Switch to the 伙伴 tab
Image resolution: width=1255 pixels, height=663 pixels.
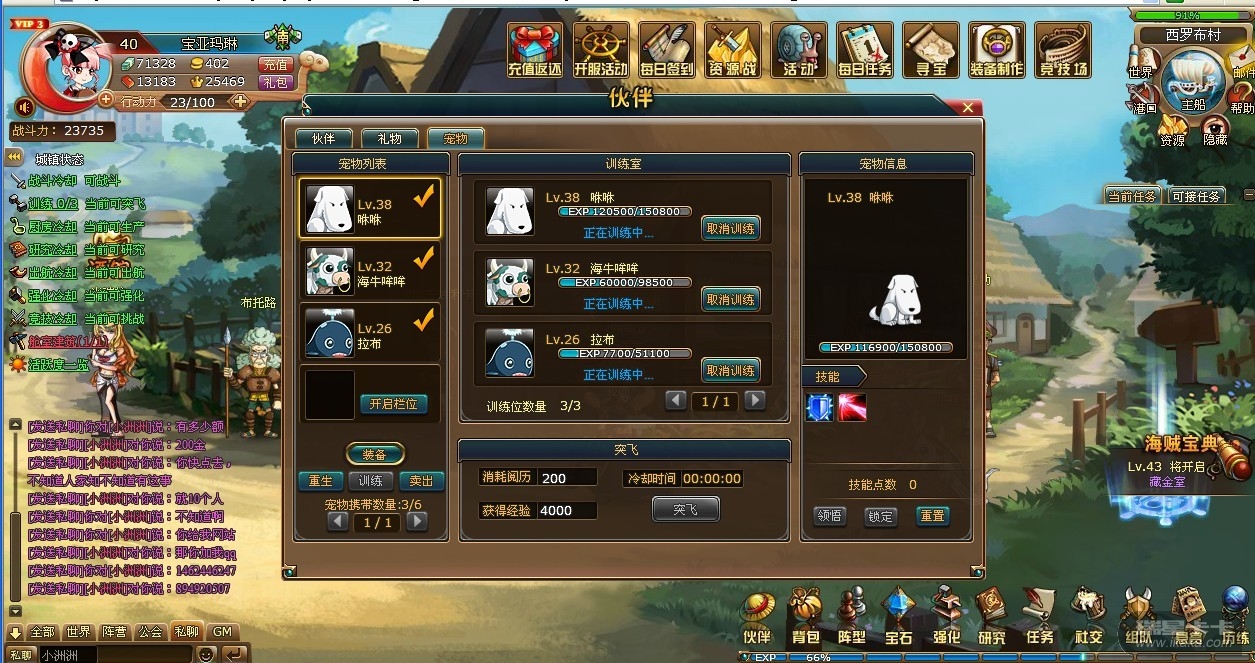point(323,139)
